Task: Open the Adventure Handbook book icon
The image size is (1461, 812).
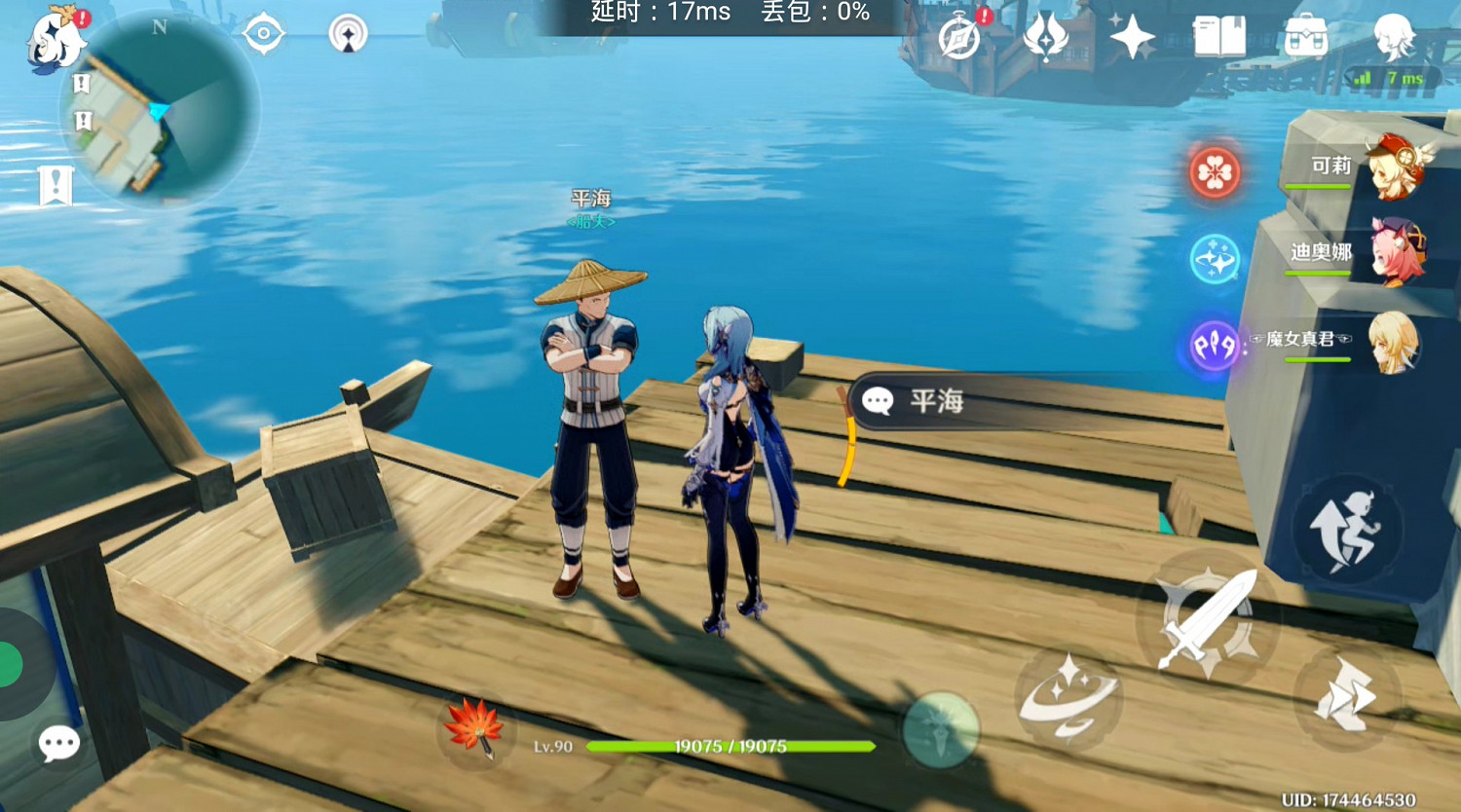Action: (x=1217, y=37)
